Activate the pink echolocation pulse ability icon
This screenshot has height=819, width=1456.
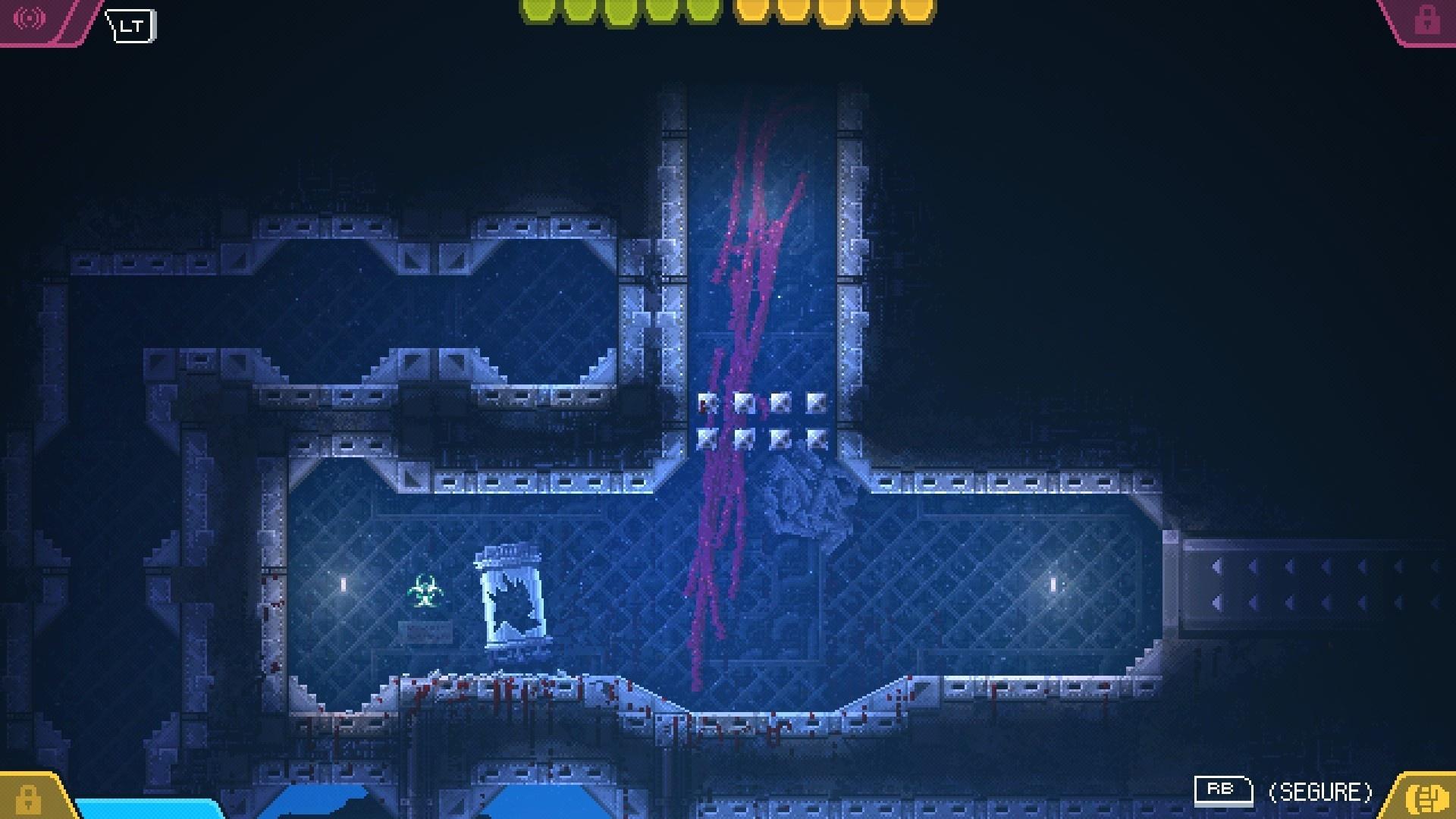pos(31,18)
